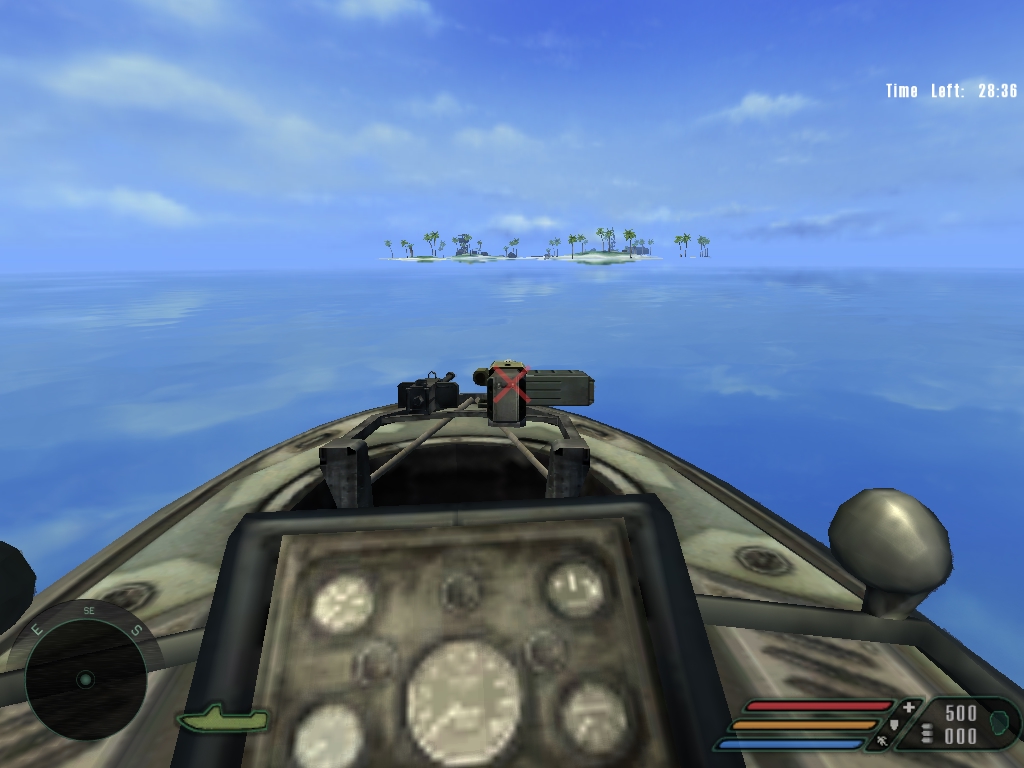Click the ammo magazine icon
The height and width of the screenshot is (768, 1024).
(x=927, y=732)
